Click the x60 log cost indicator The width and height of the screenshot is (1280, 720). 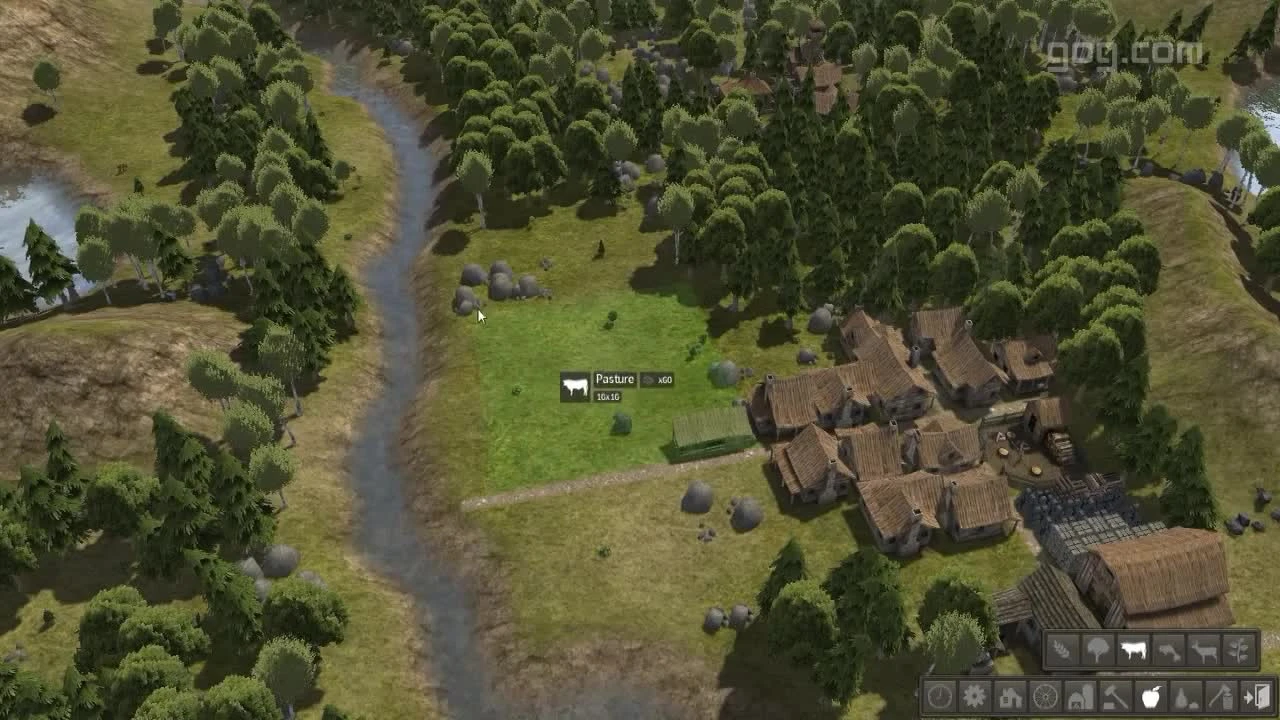[x=665, y=379]
